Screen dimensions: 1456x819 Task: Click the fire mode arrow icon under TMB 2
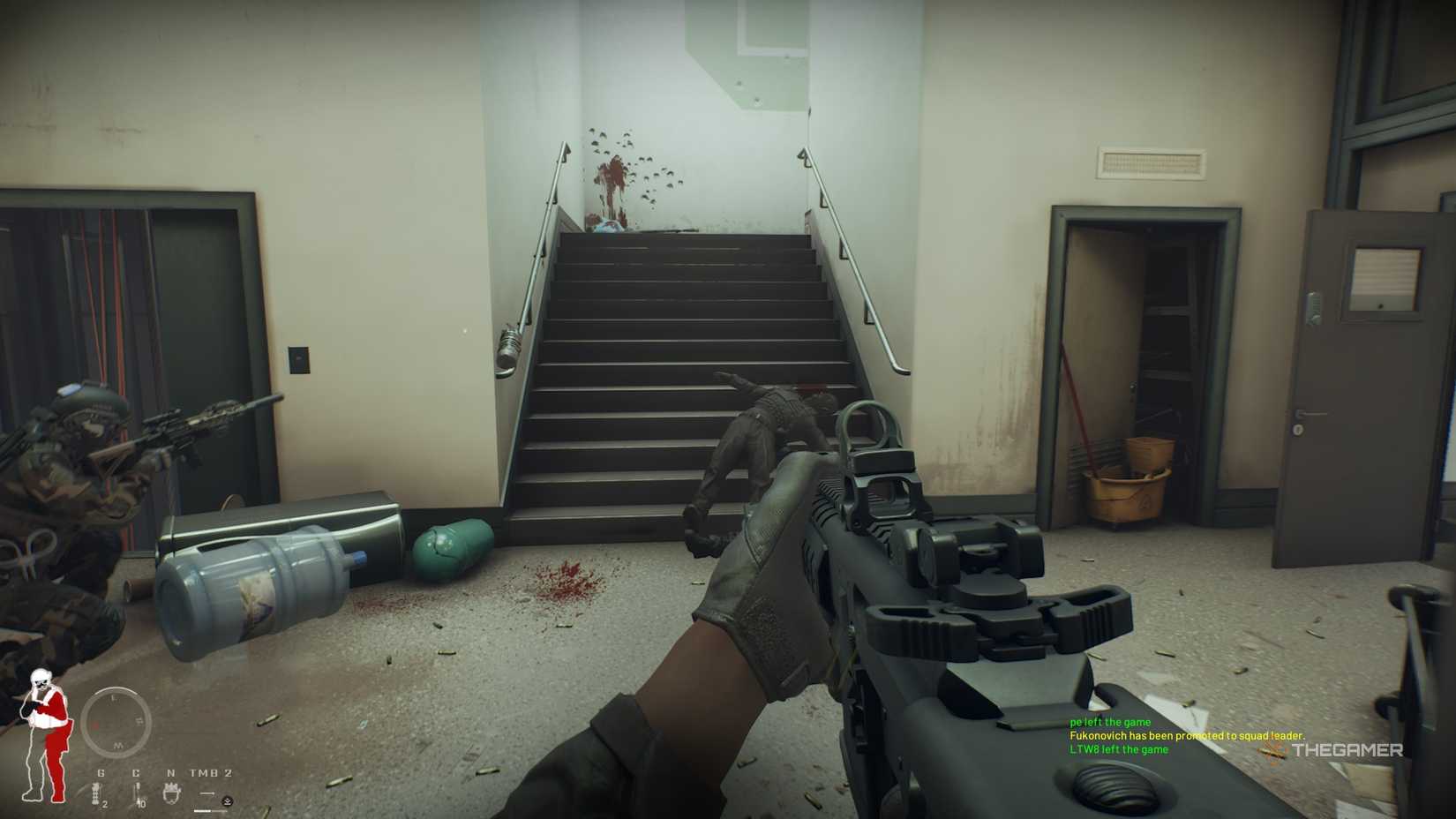pyautogui.click(x=207, y=793)
